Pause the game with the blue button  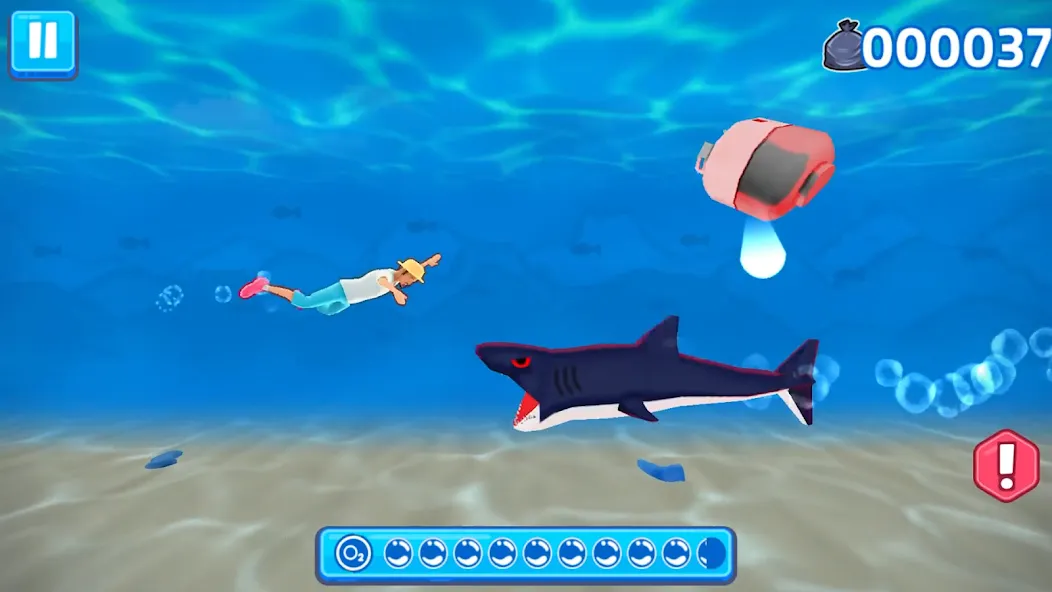[x=43, y=43]
